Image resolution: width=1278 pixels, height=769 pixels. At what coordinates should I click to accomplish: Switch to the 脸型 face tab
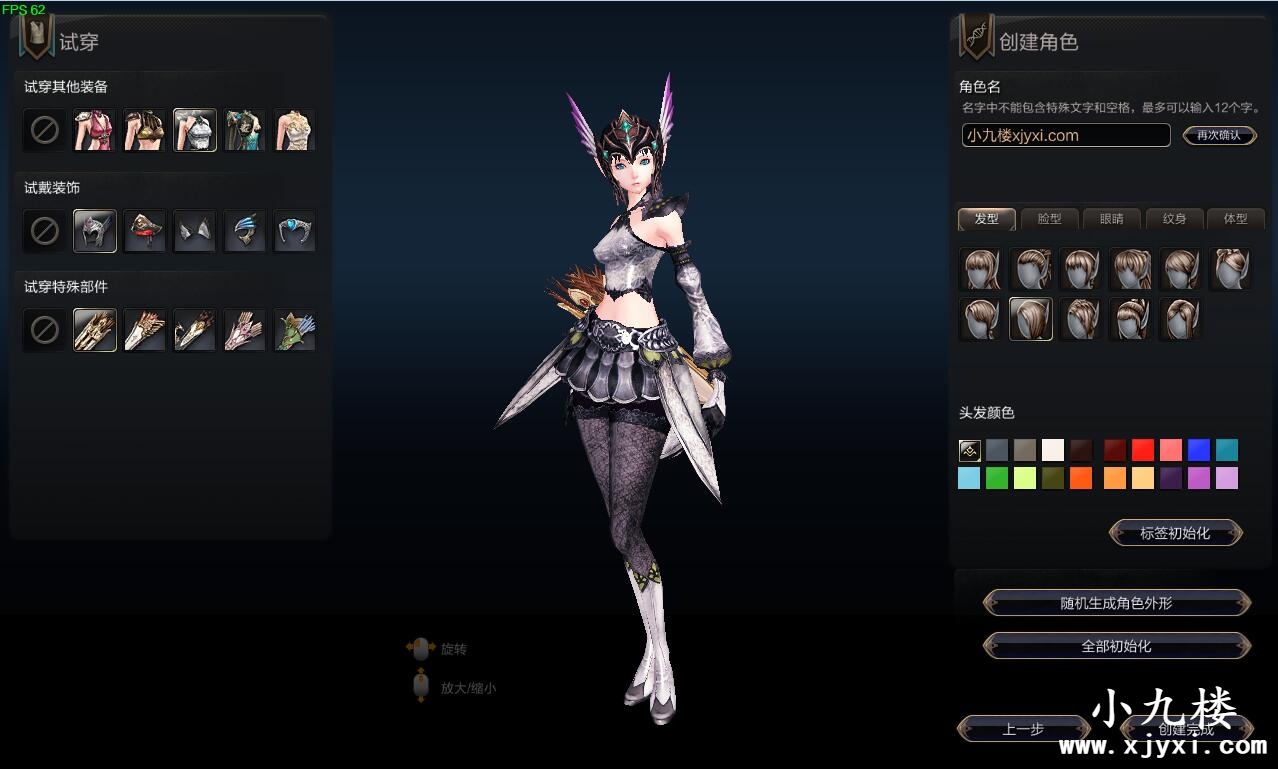pyautogui.click(x=1049, y=219)
